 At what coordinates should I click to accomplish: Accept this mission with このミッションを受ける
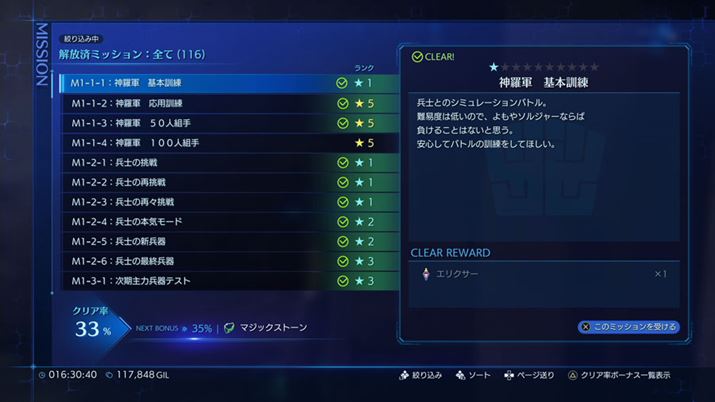(628, 327)
